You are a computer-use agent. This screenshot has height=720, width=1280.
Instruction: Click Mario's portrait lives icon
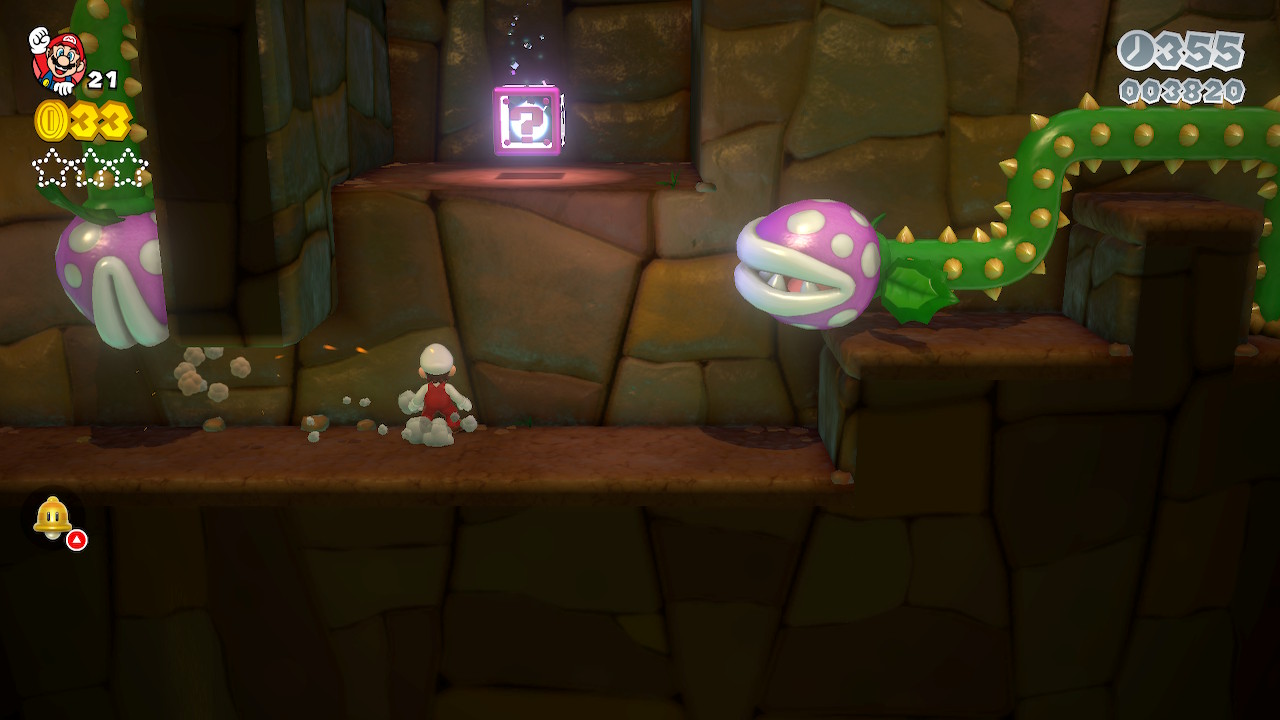[57, 60]
